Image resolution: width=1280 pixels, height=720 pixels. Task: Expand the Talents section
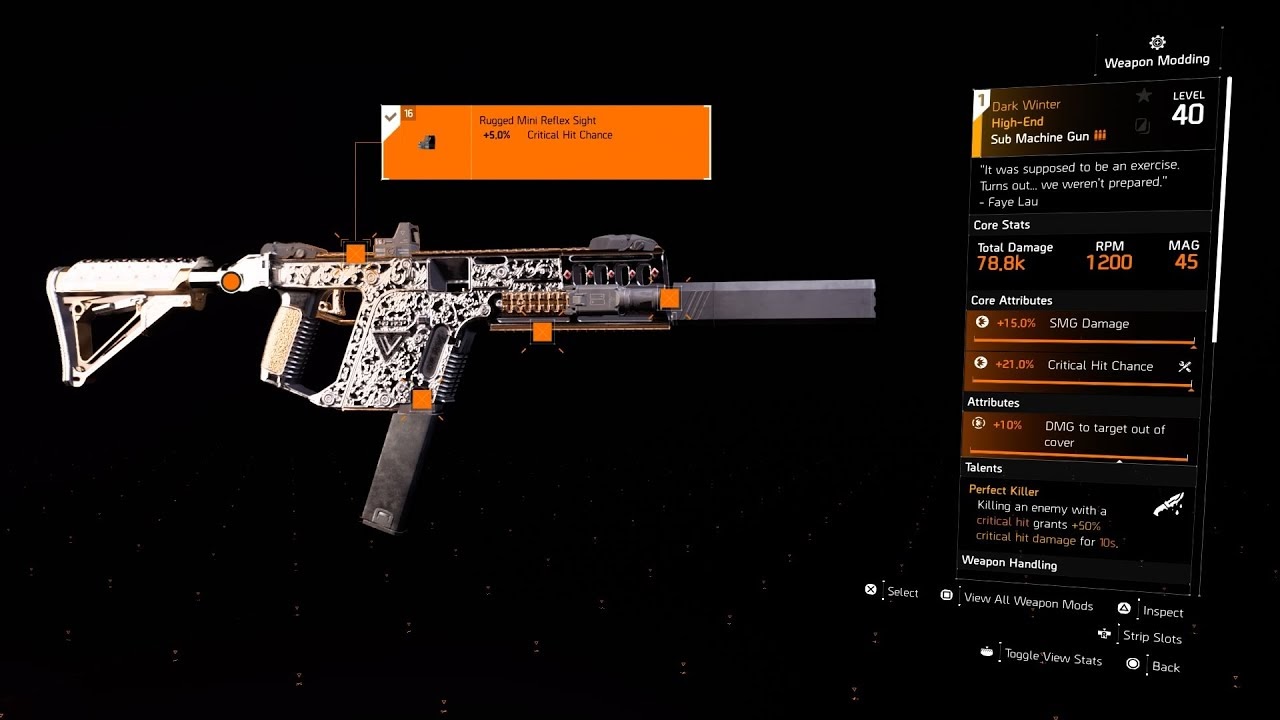pyautogui.click(x=984, y=468)
